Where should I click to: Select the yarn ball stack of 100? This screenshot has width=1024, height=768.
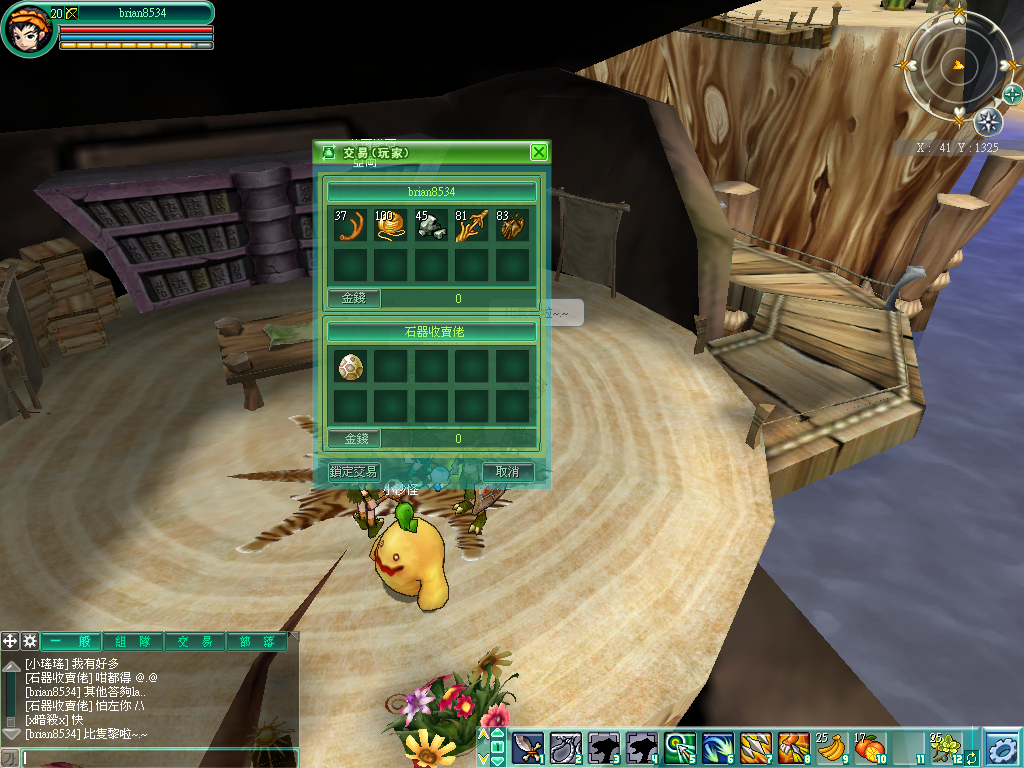(391, 225)
